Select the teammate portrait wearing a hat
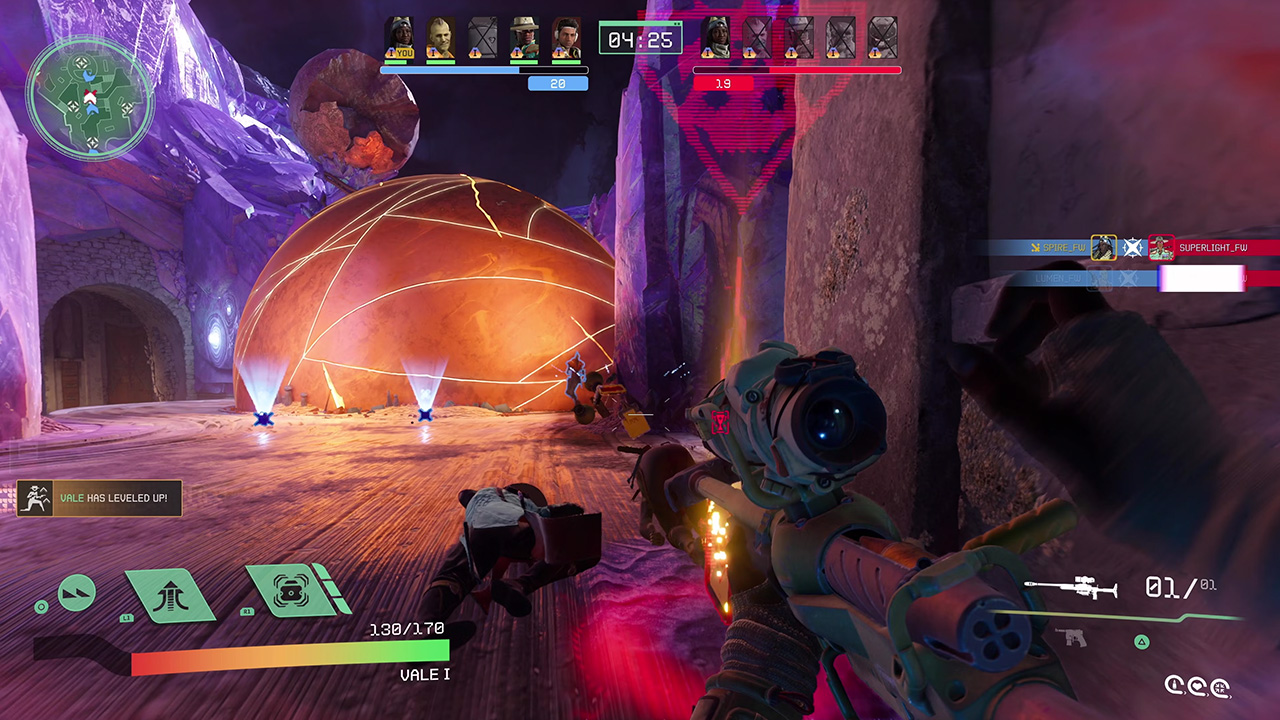This screenshot has width=1280, height=720. point(524,37)
